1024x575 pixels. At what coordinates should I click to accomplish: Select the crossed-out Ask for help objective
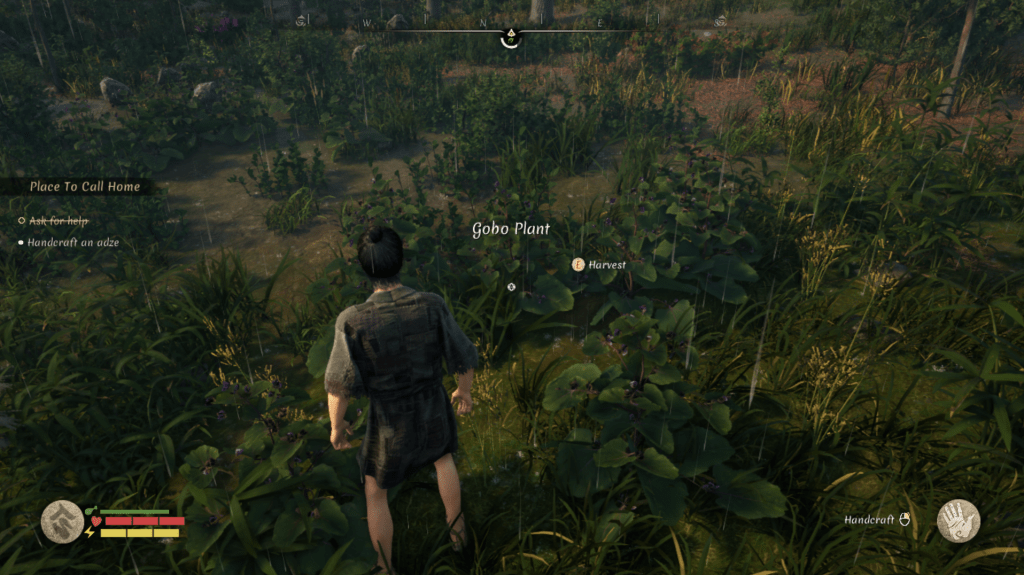point(58,220)
